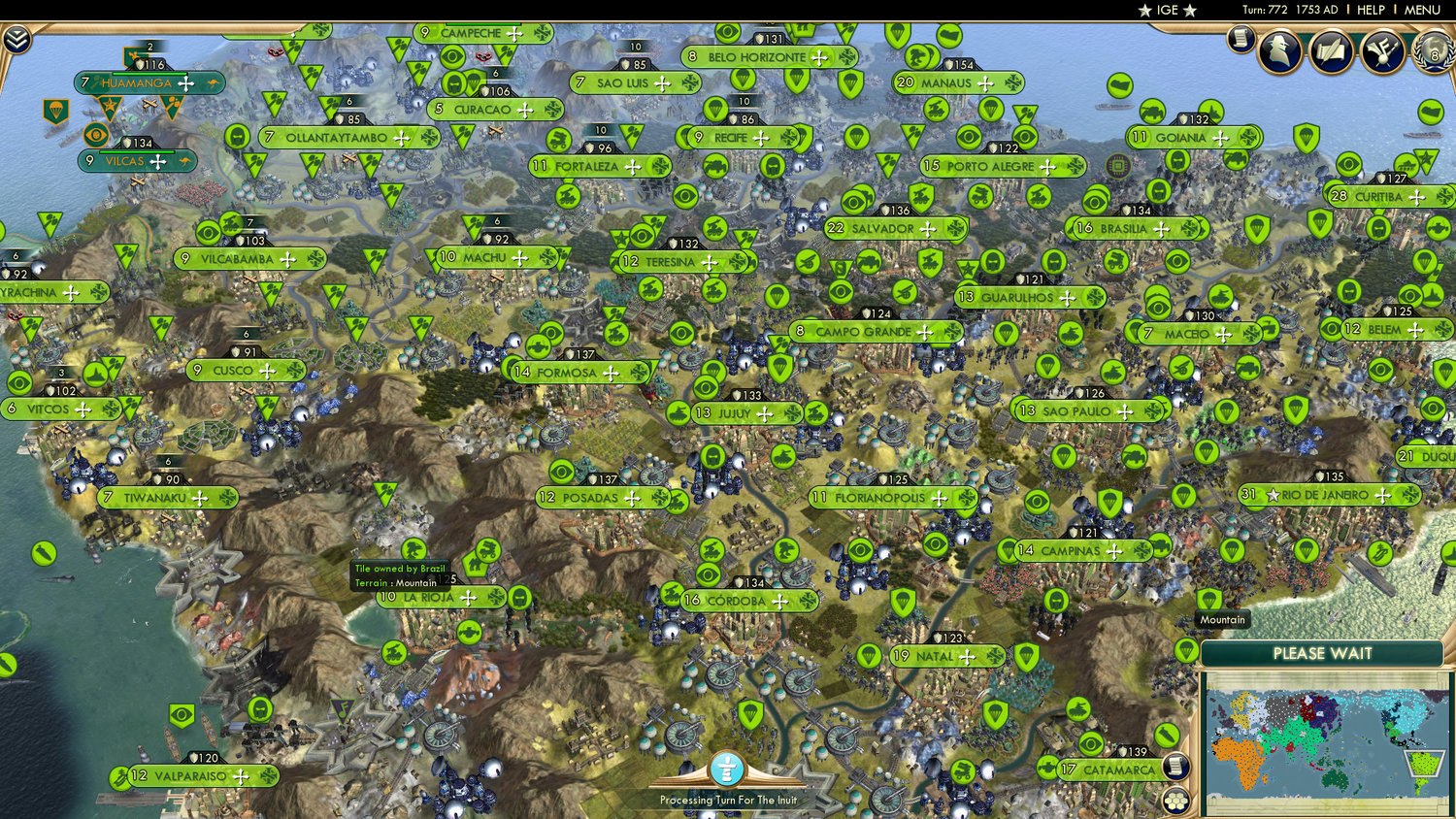Click the green parachute icon above the minimap tools
The image size is (1456, 819).
[1186, 650]
